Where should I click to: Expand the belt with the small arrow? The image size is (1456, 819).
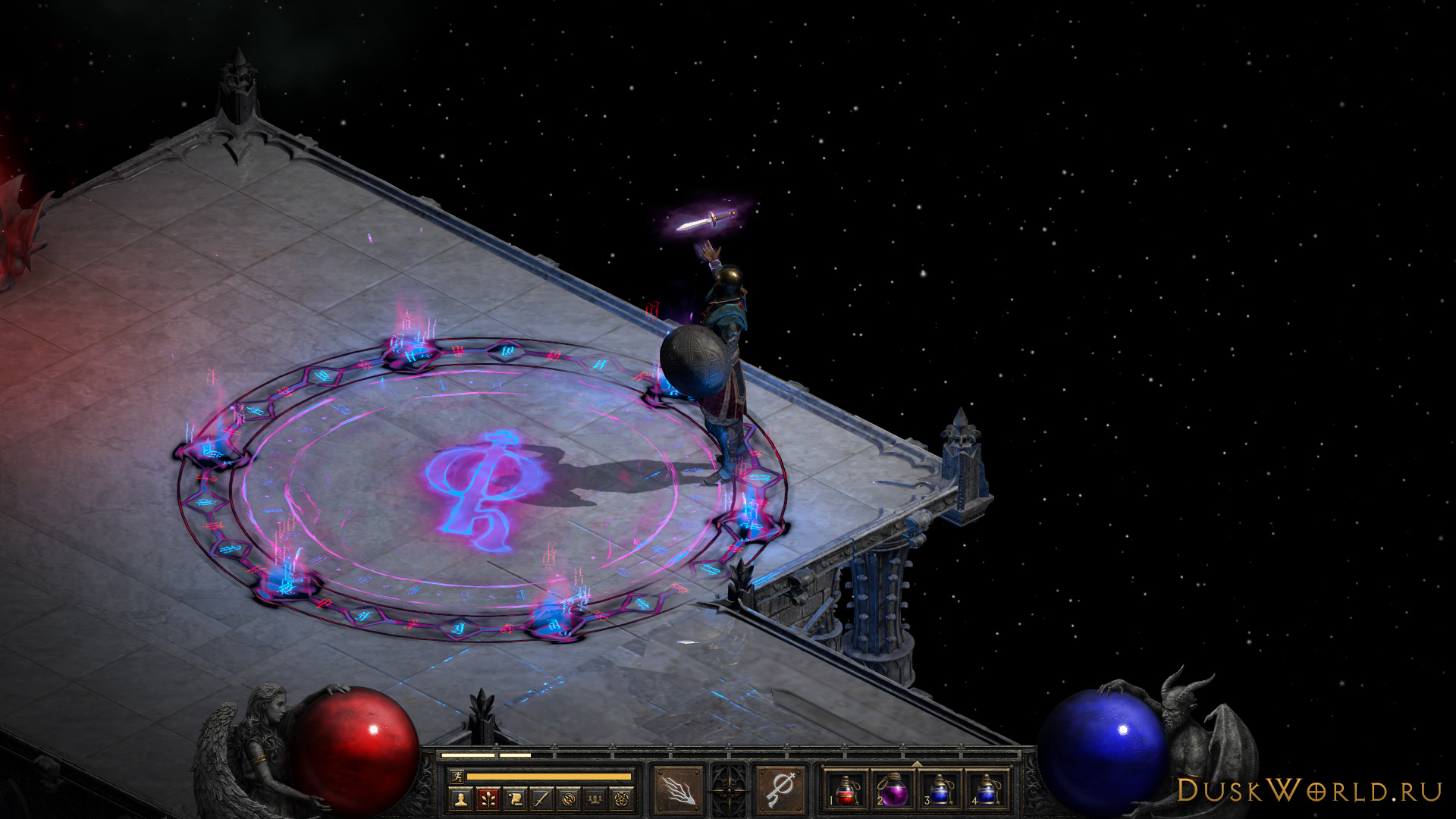coord(916,764)
